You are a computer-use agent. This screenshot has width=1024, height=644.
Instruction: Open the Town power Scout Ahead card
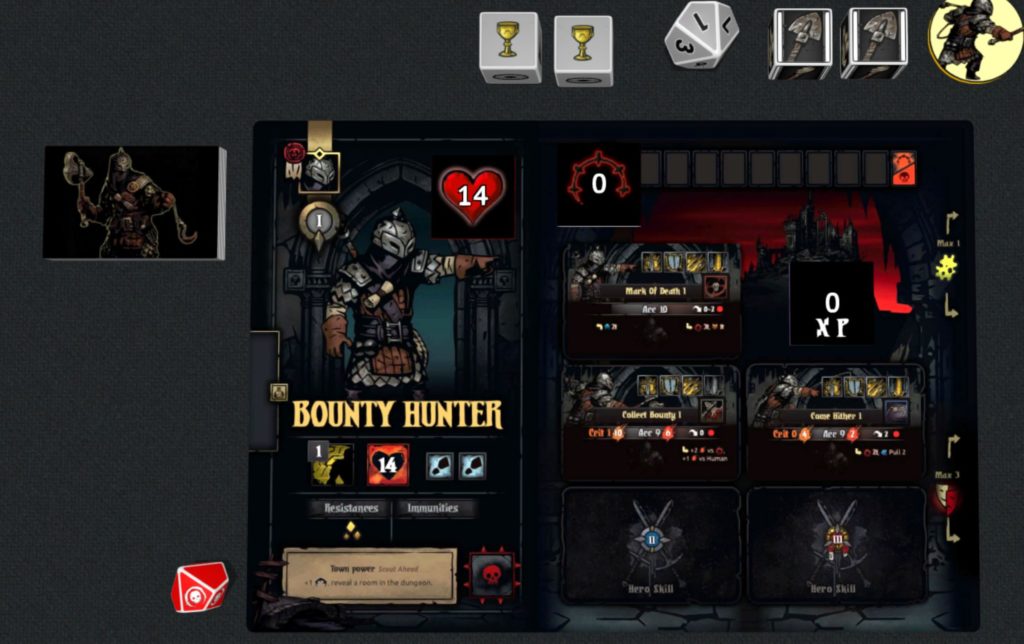pyautogui.click(x=369, y=575)
